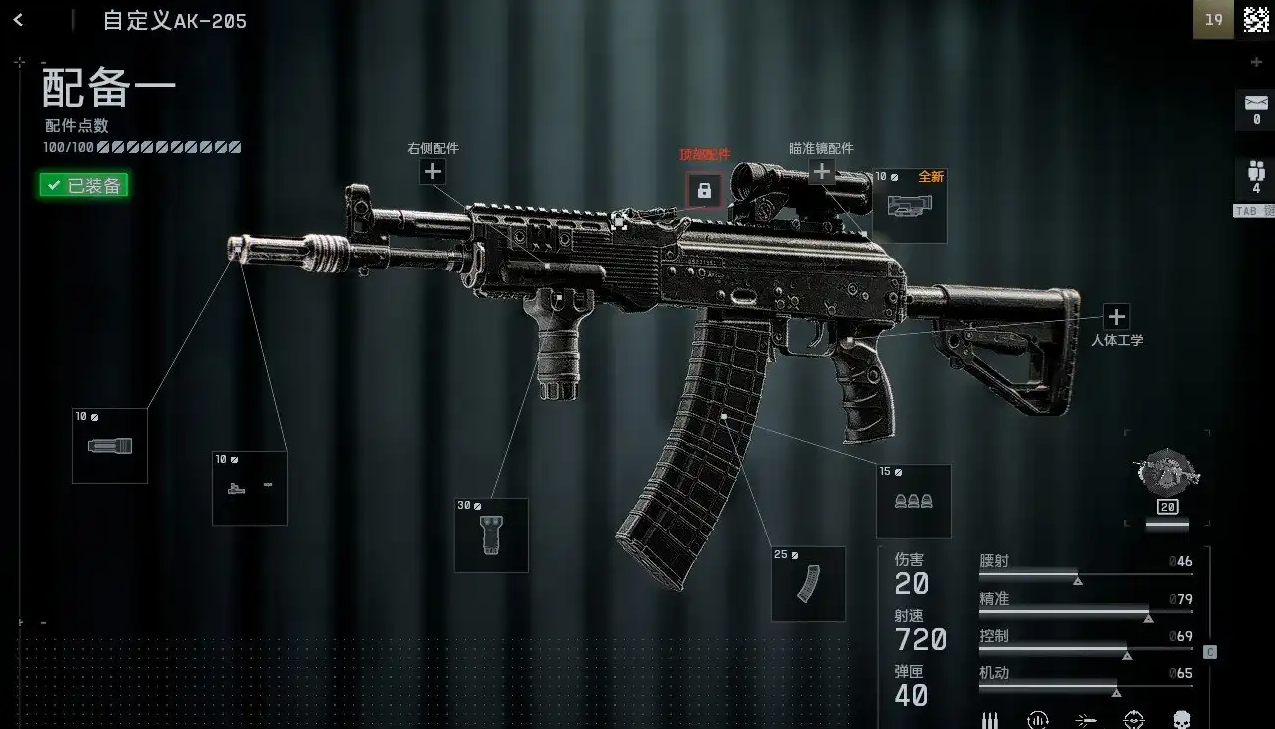Click the green 已装备 equipped button
Image resolution: width=1275 pixels, height=729 pixels.
pos(84,185)
